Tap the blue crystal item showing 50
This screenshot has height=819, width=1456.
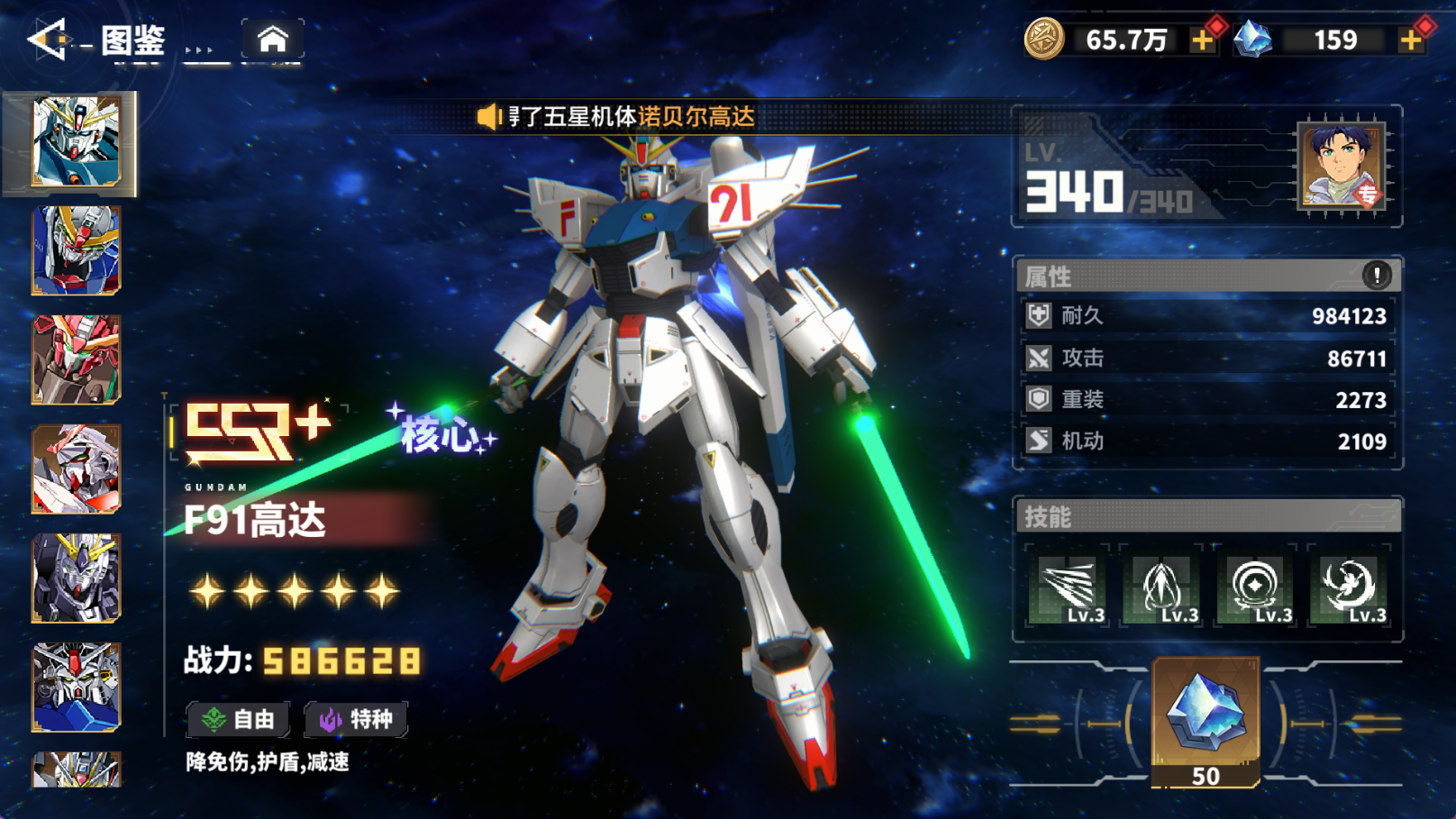(x=1206, y=721)
